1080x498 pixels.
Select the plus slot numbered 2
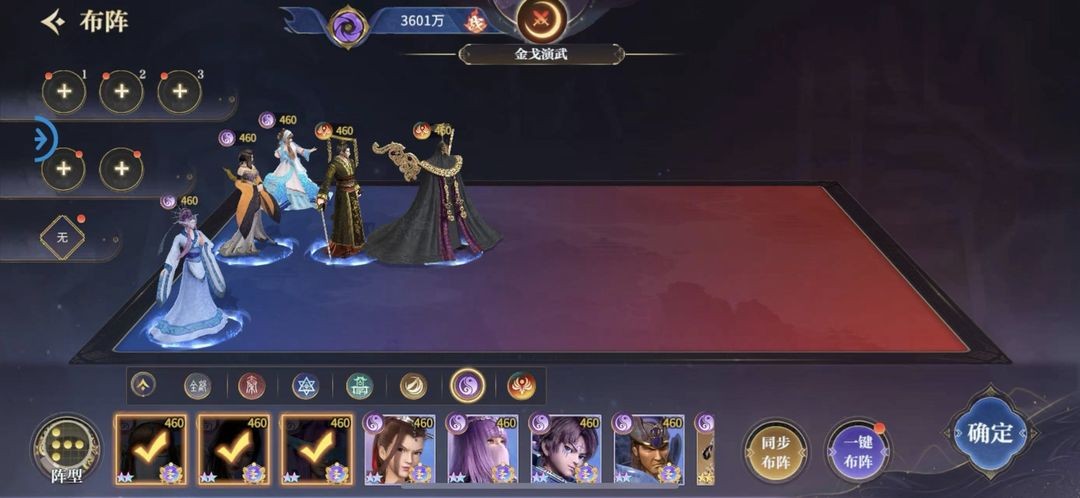coord(121,92)
